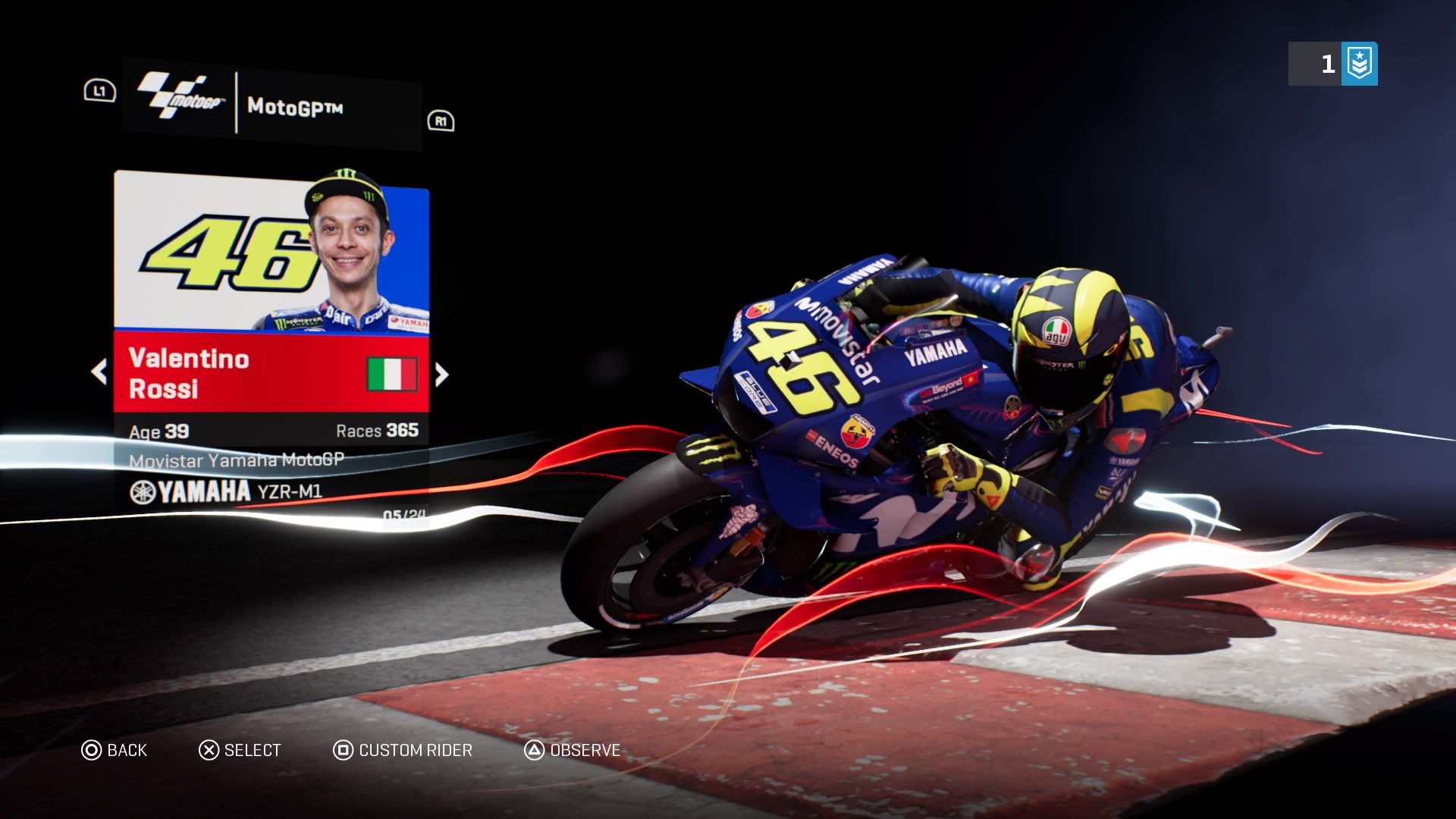Image resolution: width=1456 pixels, height=819 pixels.
Task: Click the square Custom Rider icon
Action: tap(342, 750)
